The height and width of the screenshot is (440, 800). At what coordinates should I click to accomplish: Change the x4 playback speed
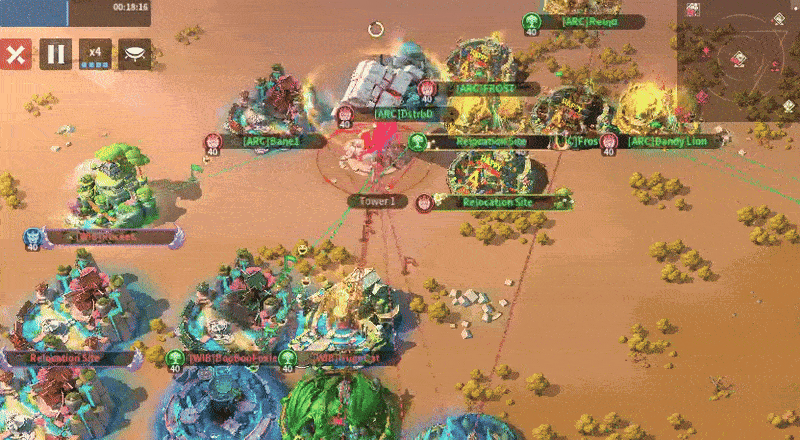coord(95,54)
